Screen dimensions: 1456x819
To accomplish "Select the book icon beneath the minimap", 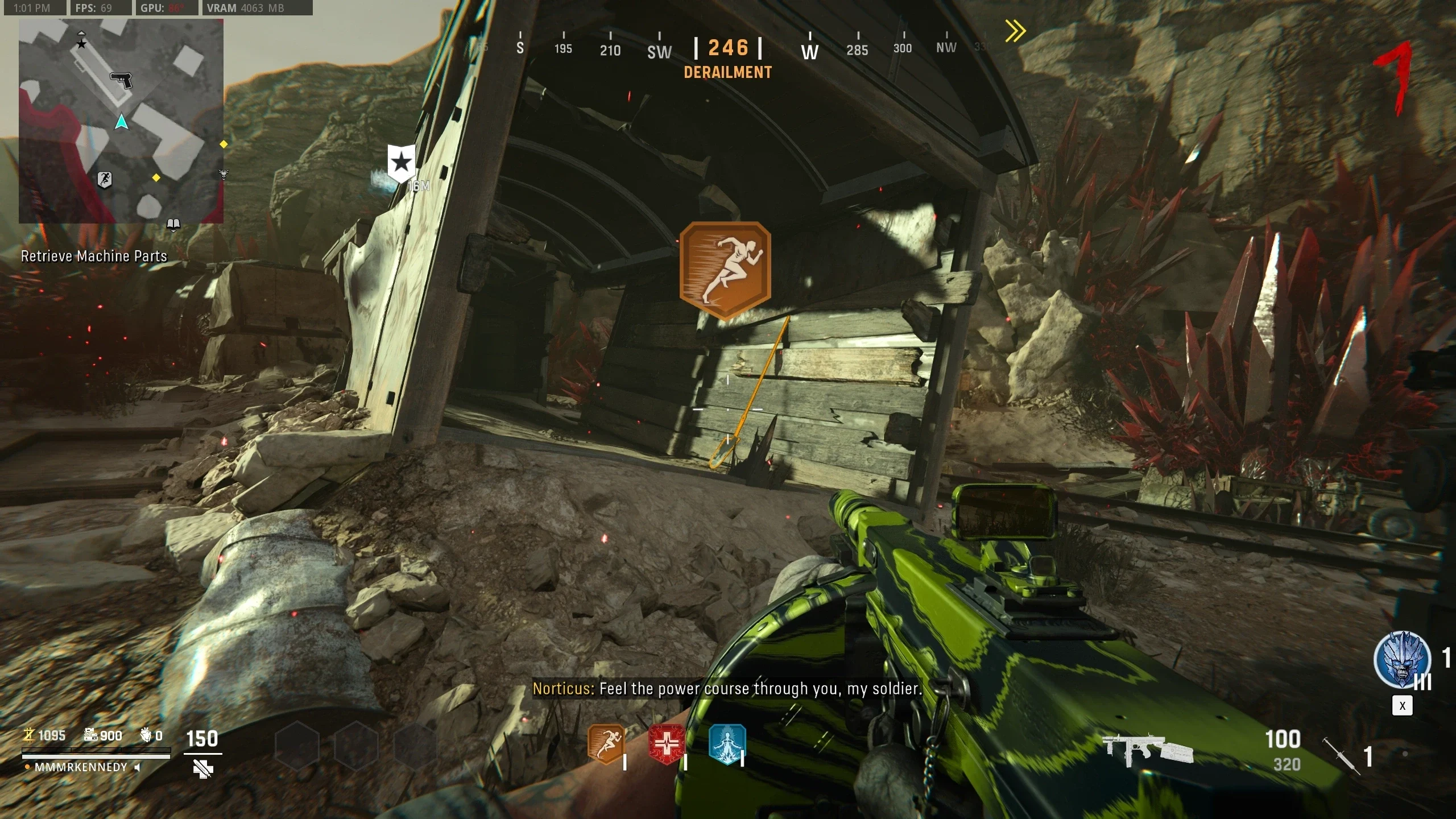I will (x=173, y=224).
